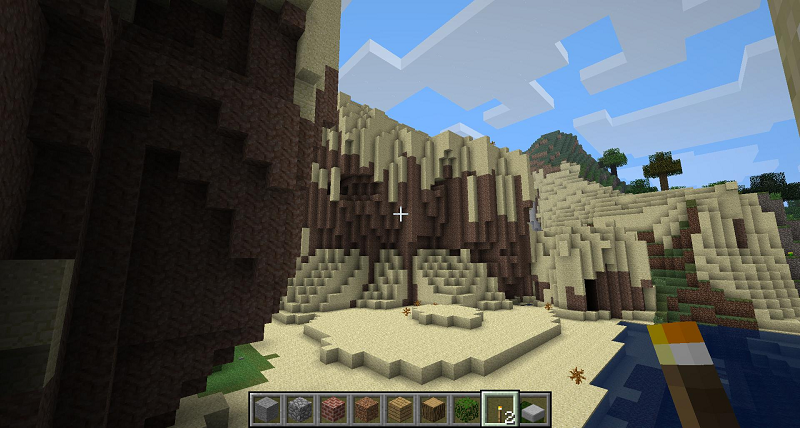Choose the green leaves block slot
This screenshot has width=800, height=428.
(466, 409)
